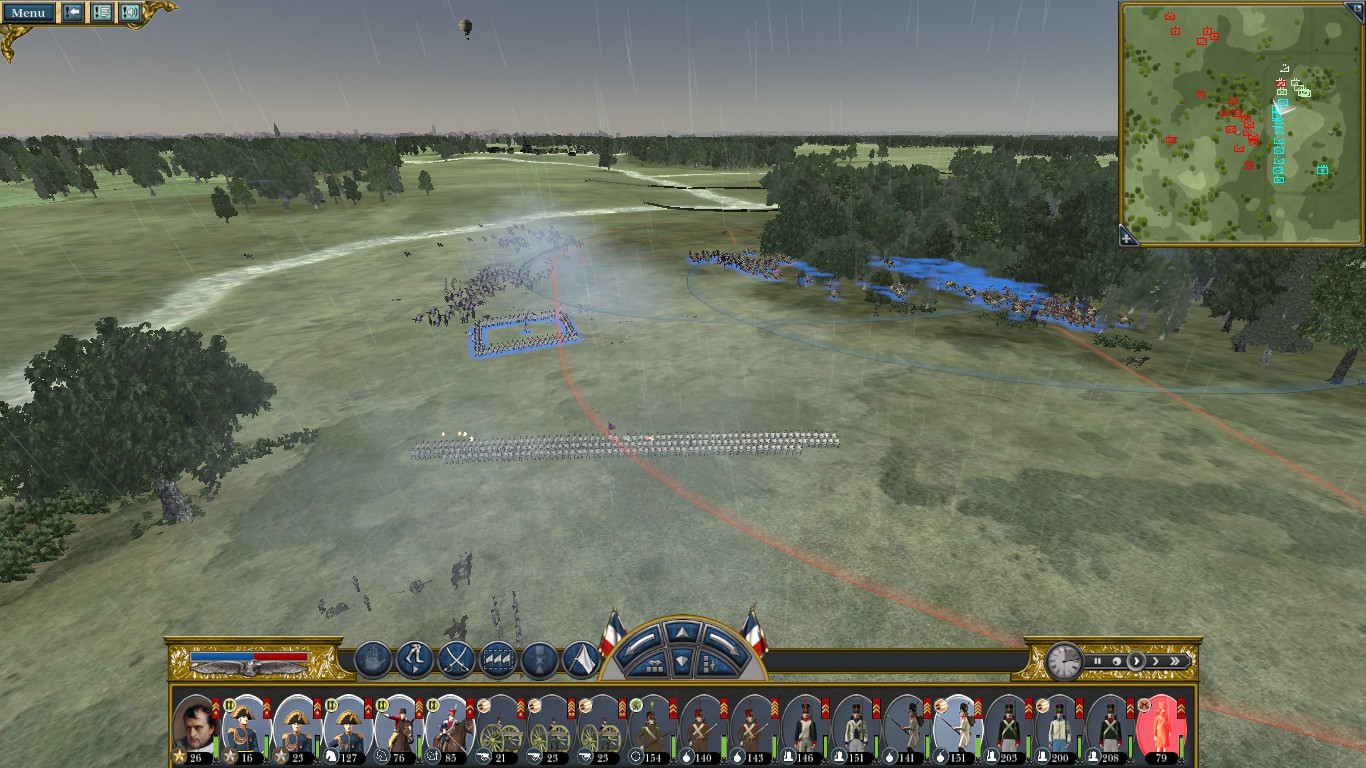Toggle advisor speech sound button
Screen dimensions: 1366x768
130,13
